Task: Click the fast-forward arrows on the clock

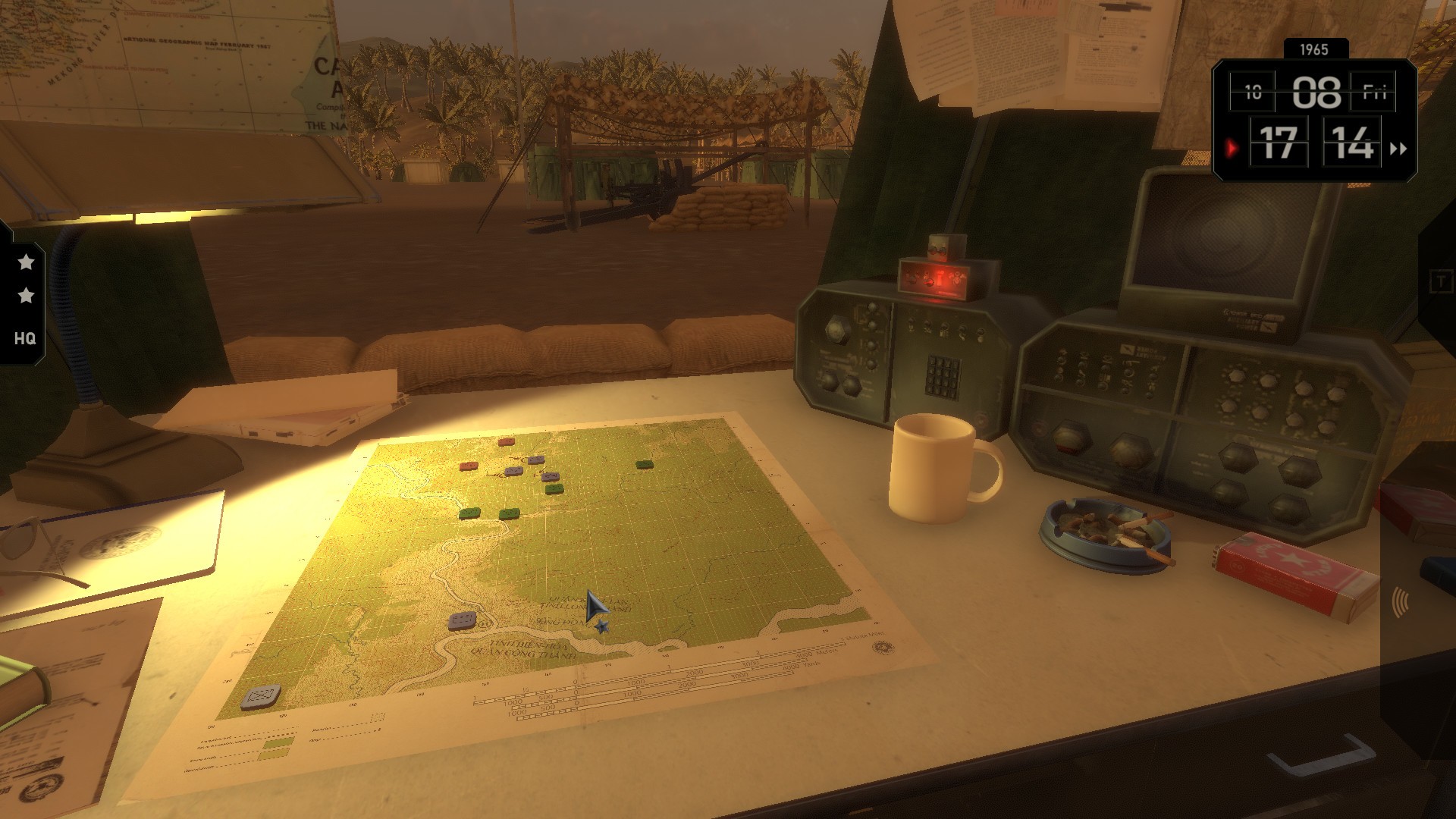Action: (x=1398, y=149)
